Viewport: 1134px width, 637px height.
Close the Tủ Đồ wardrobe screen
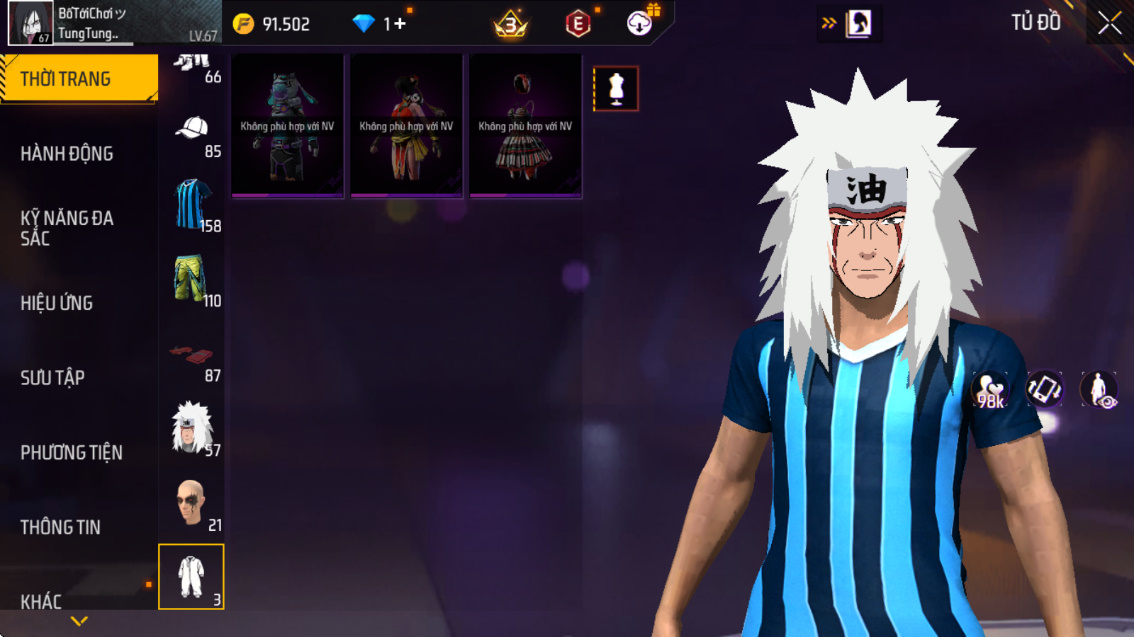coord(1110,24)
